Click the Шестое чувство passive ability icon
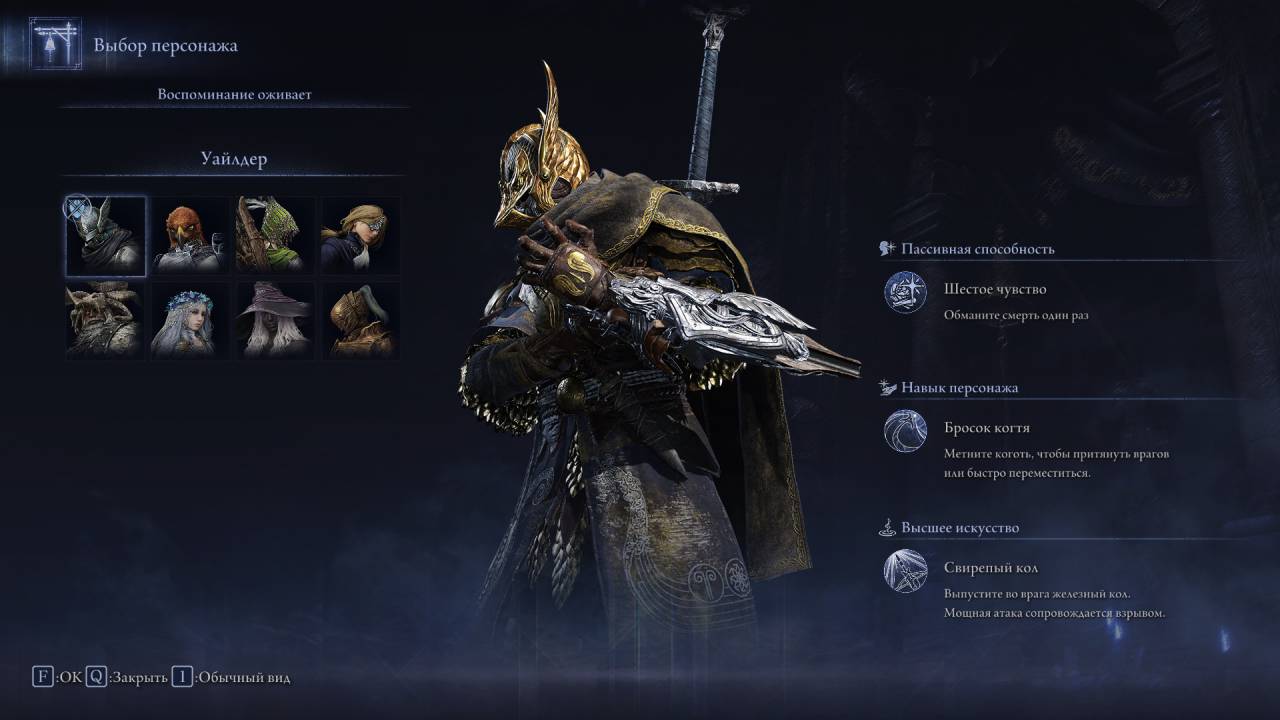The width and height of the screenshot is (1280, 720). click(905, 293)
